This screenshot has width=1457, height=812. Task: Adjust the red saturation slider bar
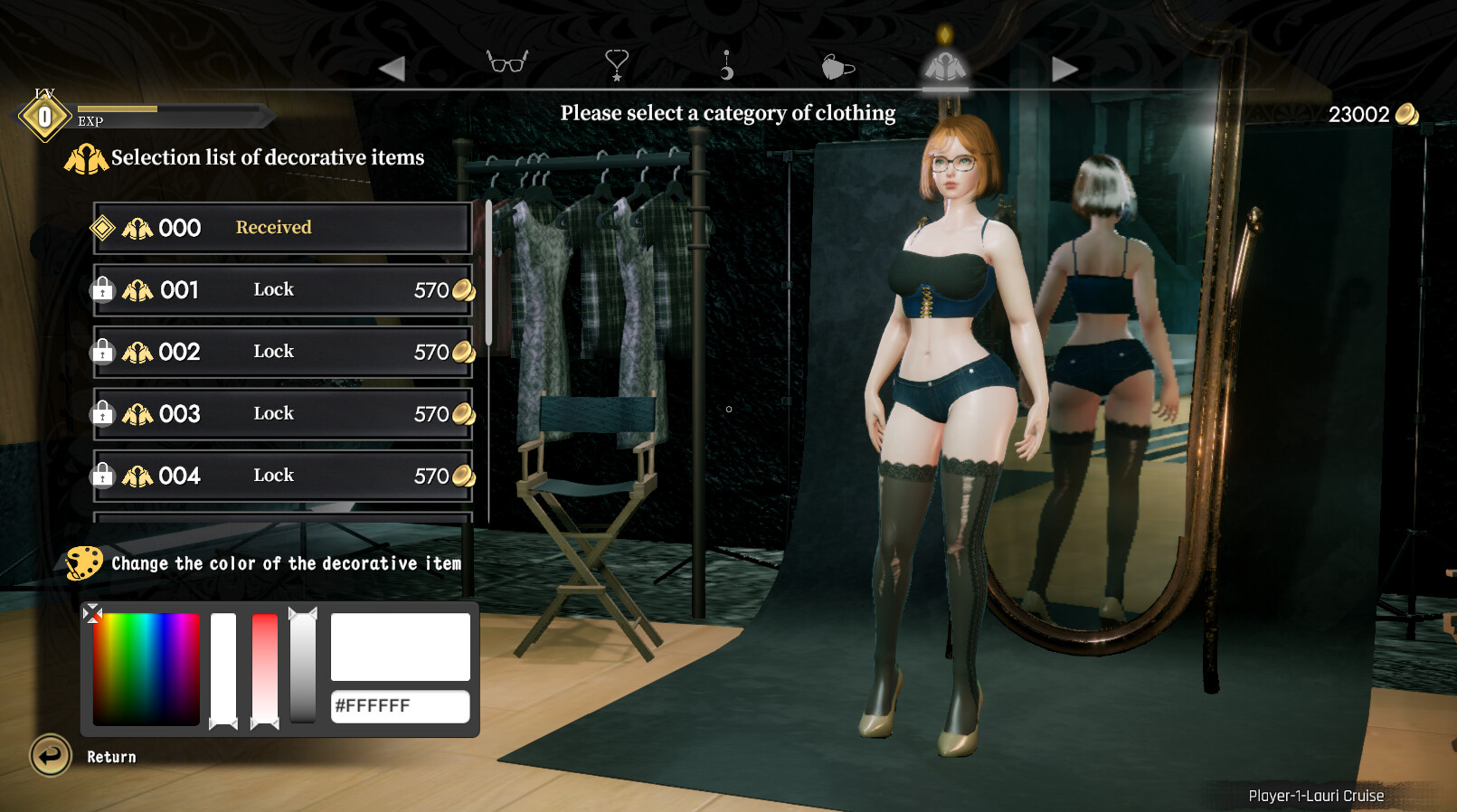click(x=265, y=667)
